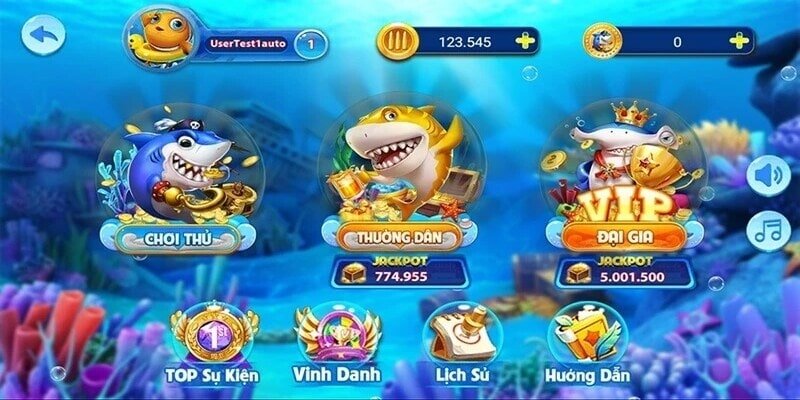Select the Thường Dân room
Screen dimensions: 800x400
click(x=399, y=185)
